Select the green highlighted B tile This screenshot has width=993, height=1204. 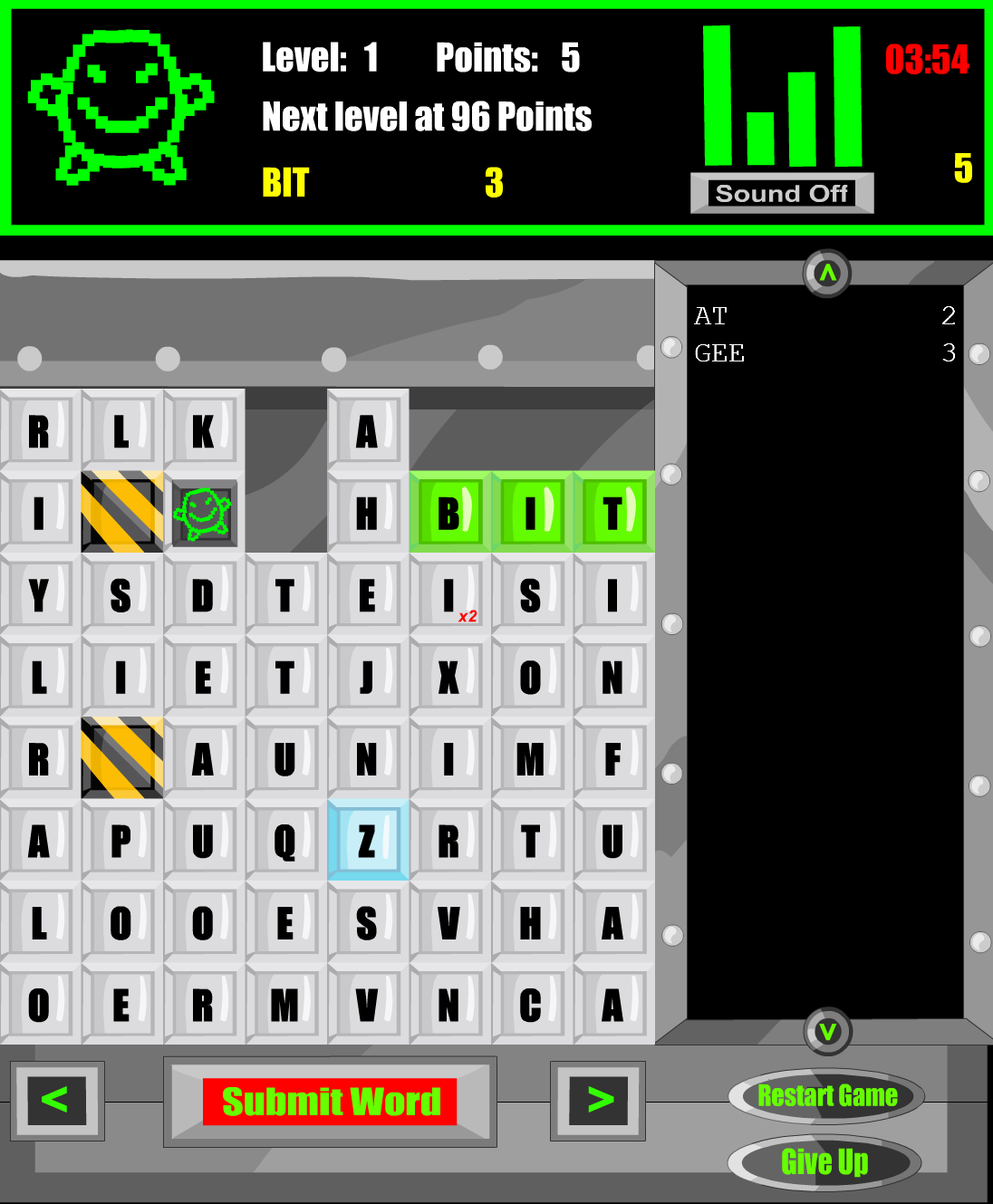[x=449, y=513]
